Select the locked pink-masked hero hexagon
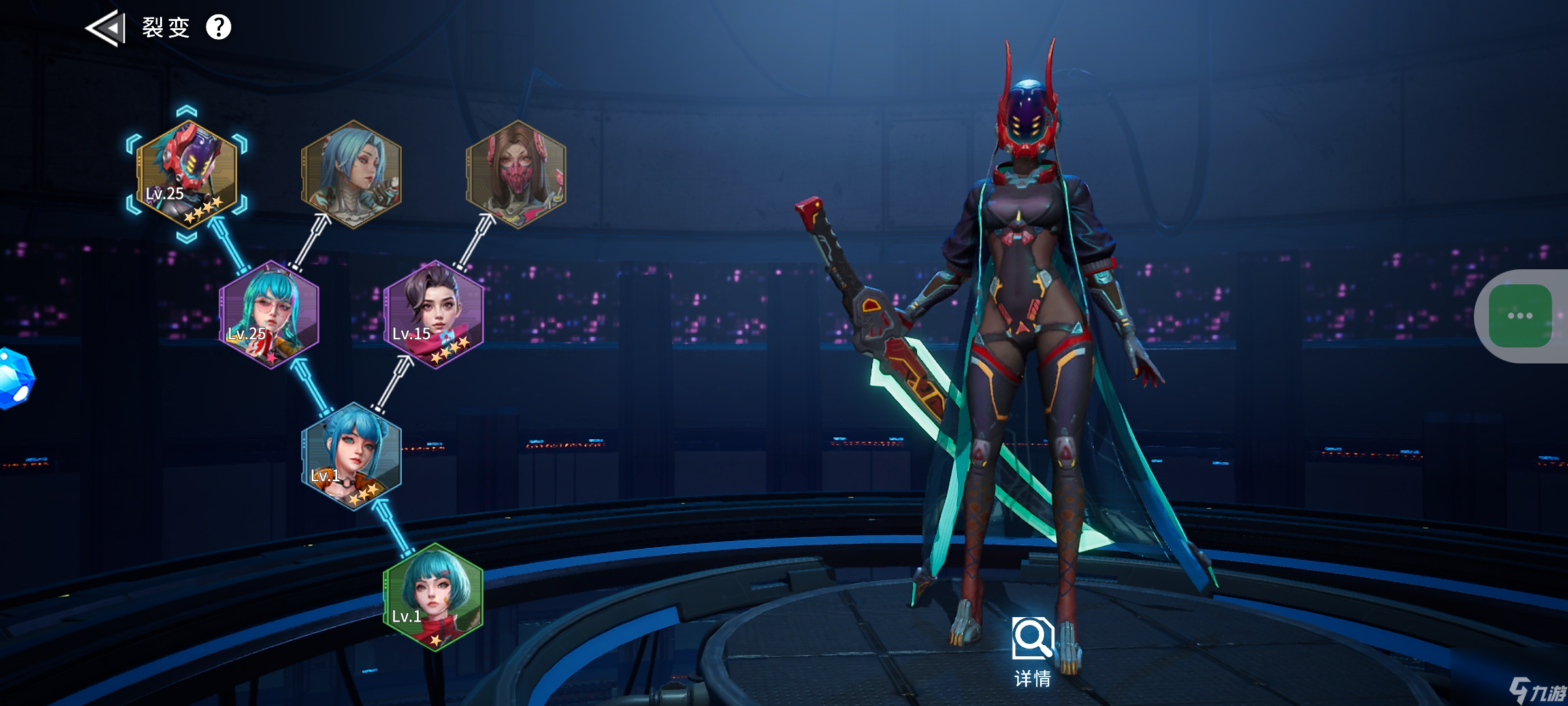This screenshot has width=1568, height=706. pyautogui.click(x=516, y=174)
